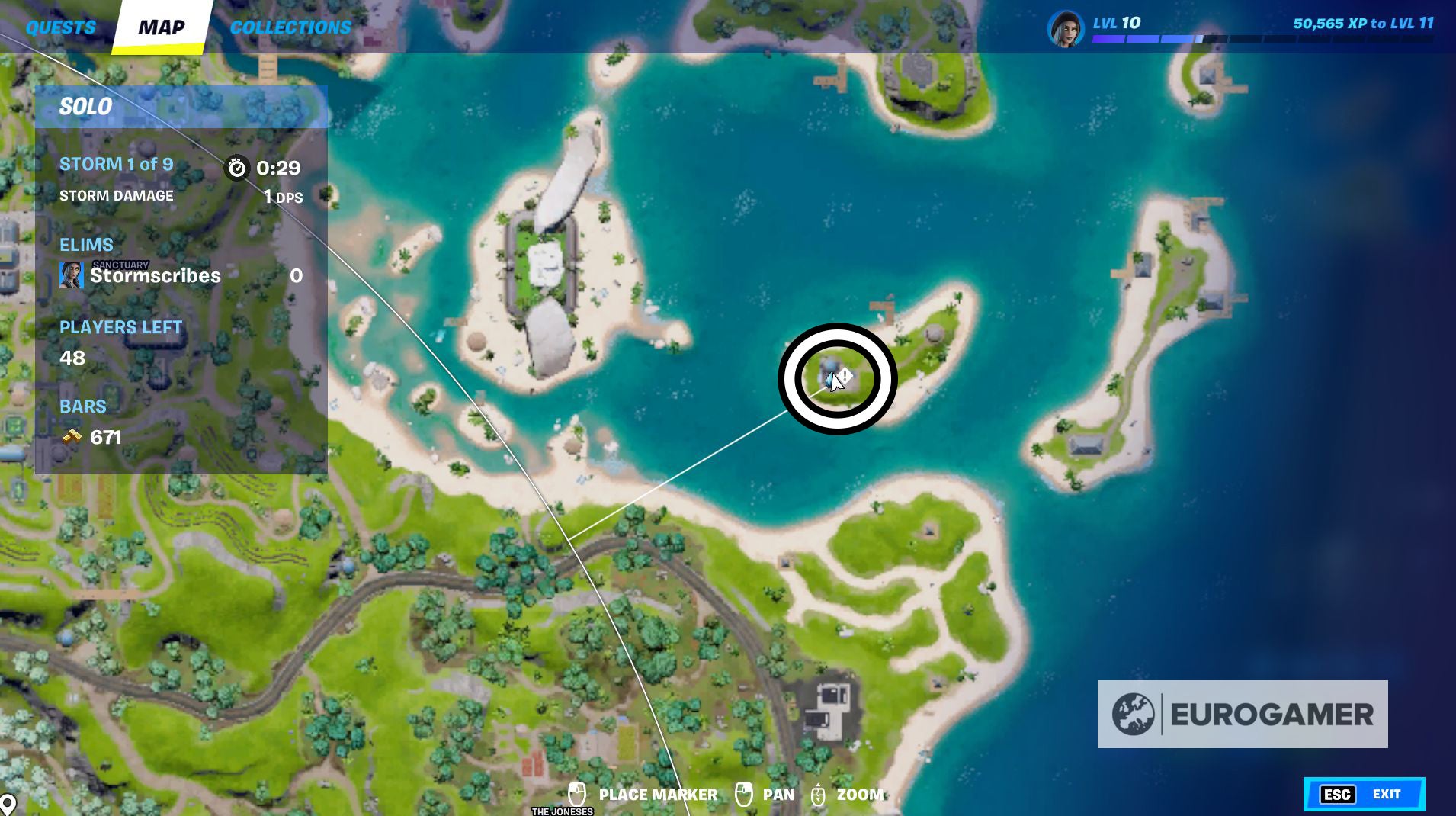Switch to the COLLECTIONS tab
Image resolution: width=1456 pixels, height=816 pixels.
point(289,27)
